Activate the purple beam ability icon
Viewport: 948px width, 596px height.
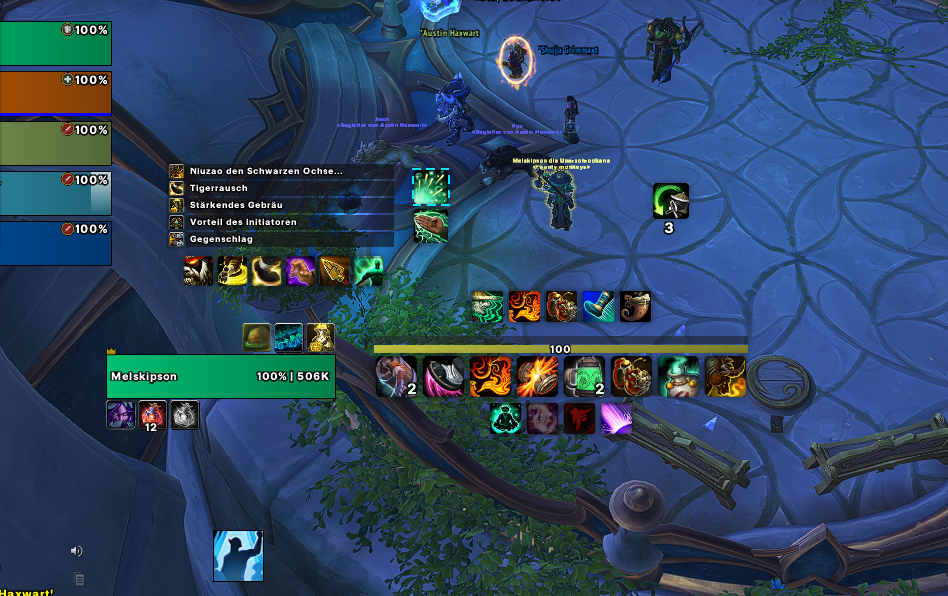point(616,418)
